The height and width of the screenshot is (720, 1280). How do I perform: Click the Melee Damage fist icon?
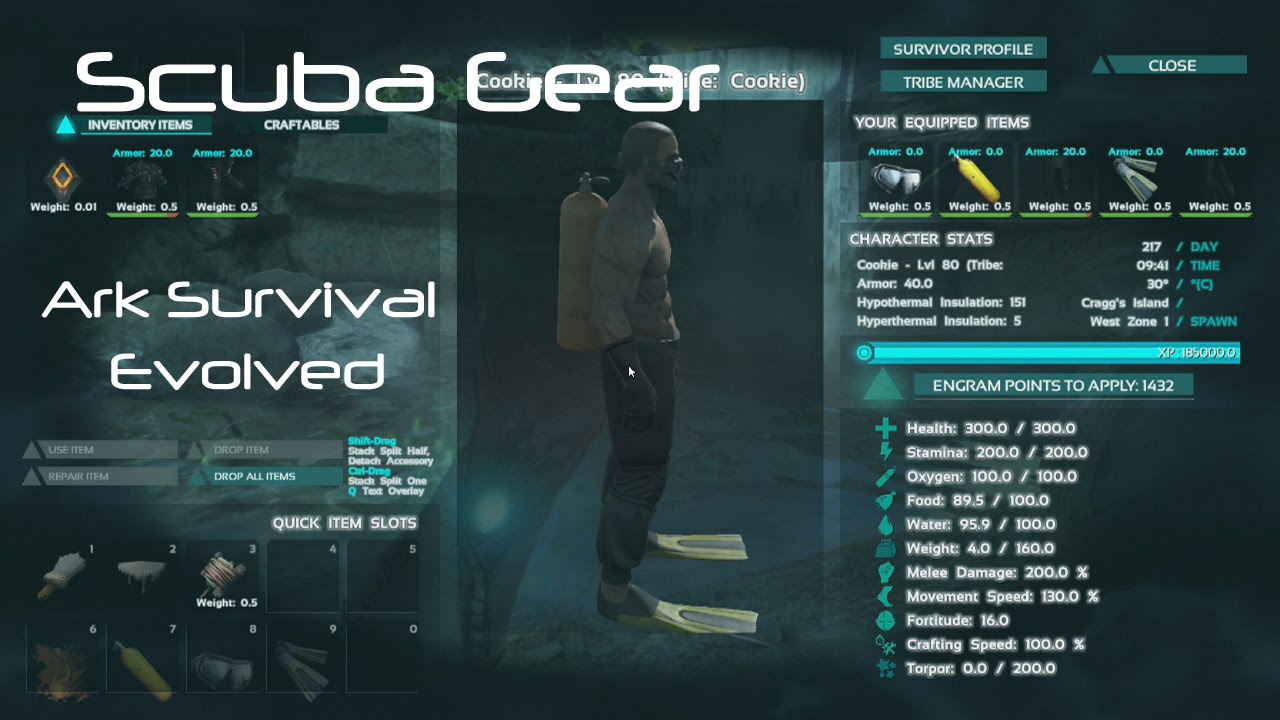[884, 572]
